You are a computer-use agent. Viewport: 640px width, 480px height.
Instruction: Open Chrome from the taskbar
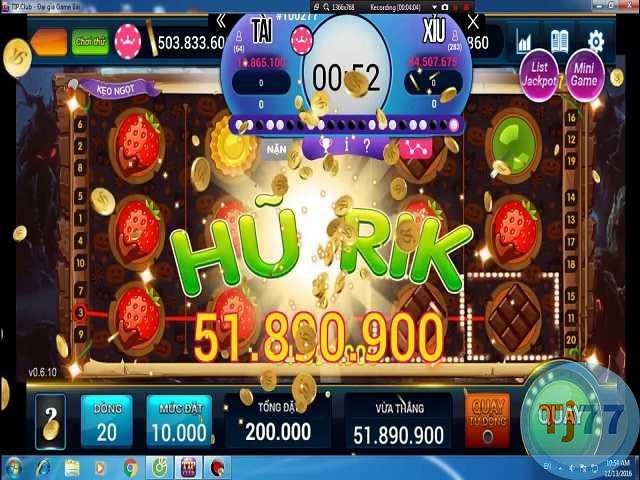coord(130,467)
